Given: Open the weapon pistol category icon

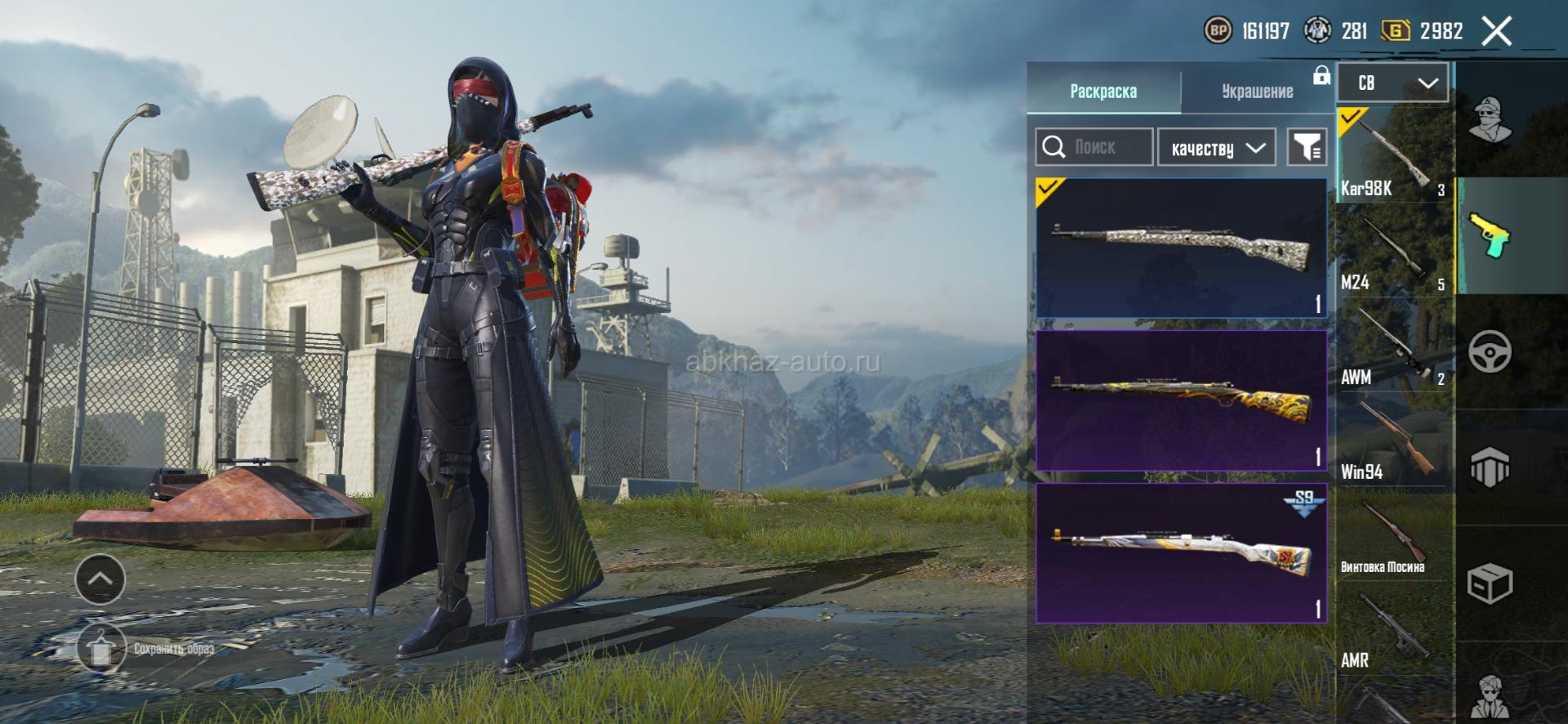Looking at the screenshot, I should point(1490,235).
